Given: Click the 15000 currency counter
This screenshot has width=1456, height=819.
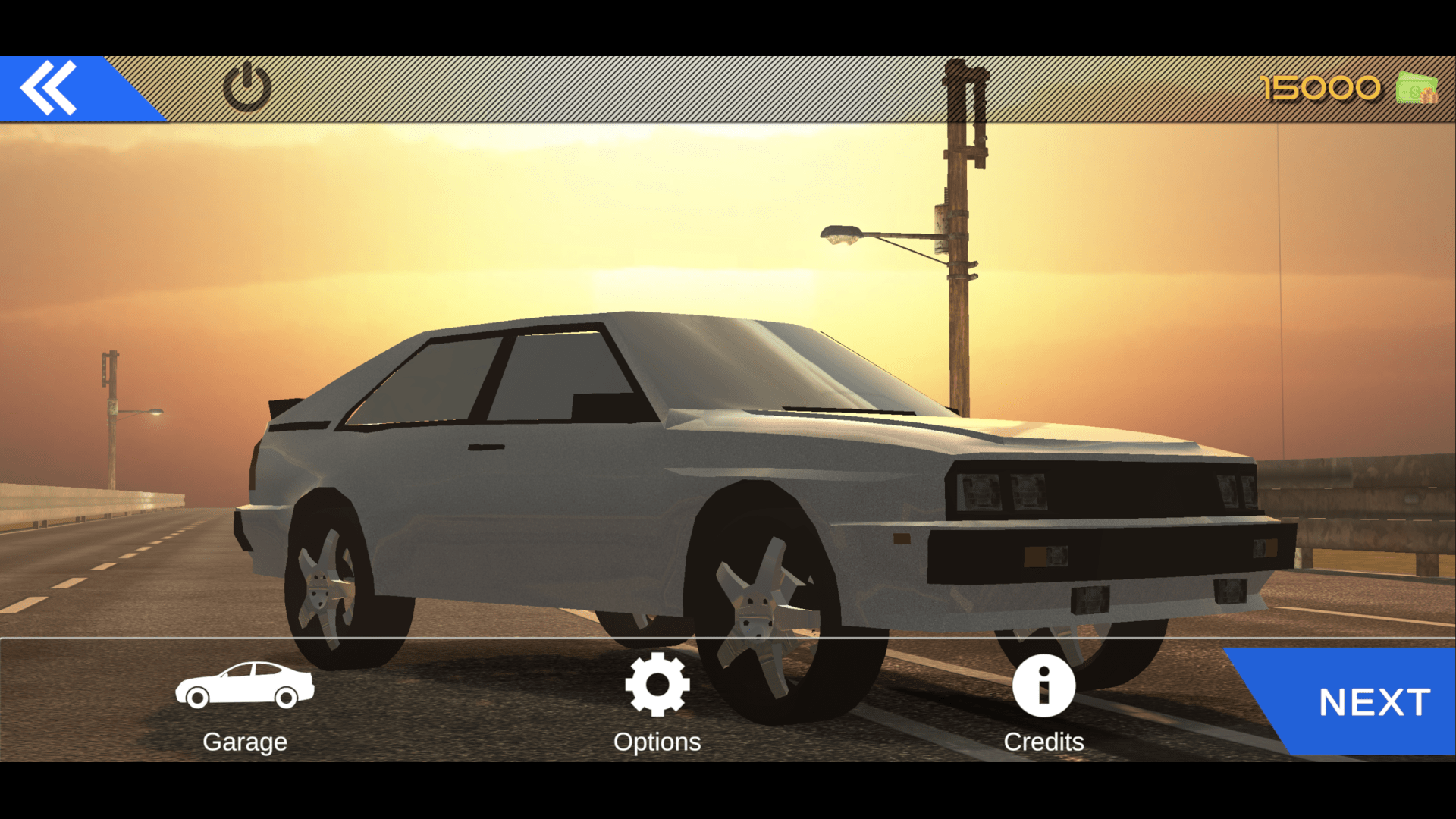Looking at the screenshot, I should click(x=1319, y=88).
